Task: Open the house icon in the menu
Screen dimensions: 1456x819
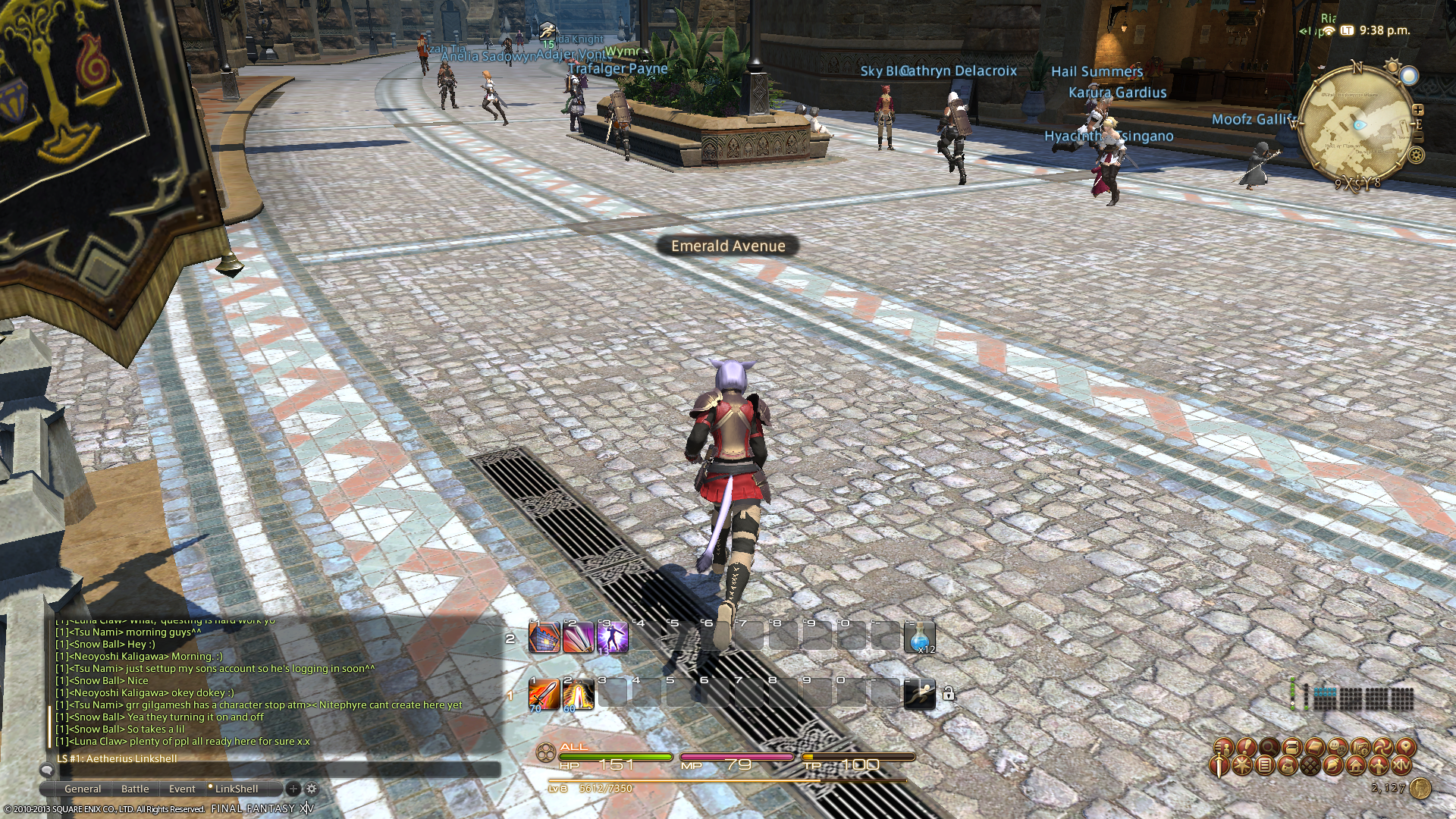Action: click(x=1355, y=766)
